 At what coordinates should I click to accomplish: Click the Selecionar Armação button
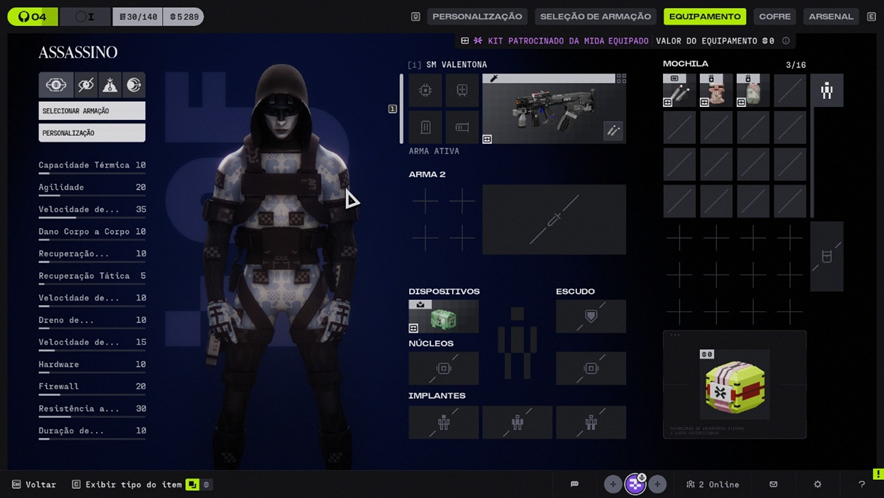point(92,111)
